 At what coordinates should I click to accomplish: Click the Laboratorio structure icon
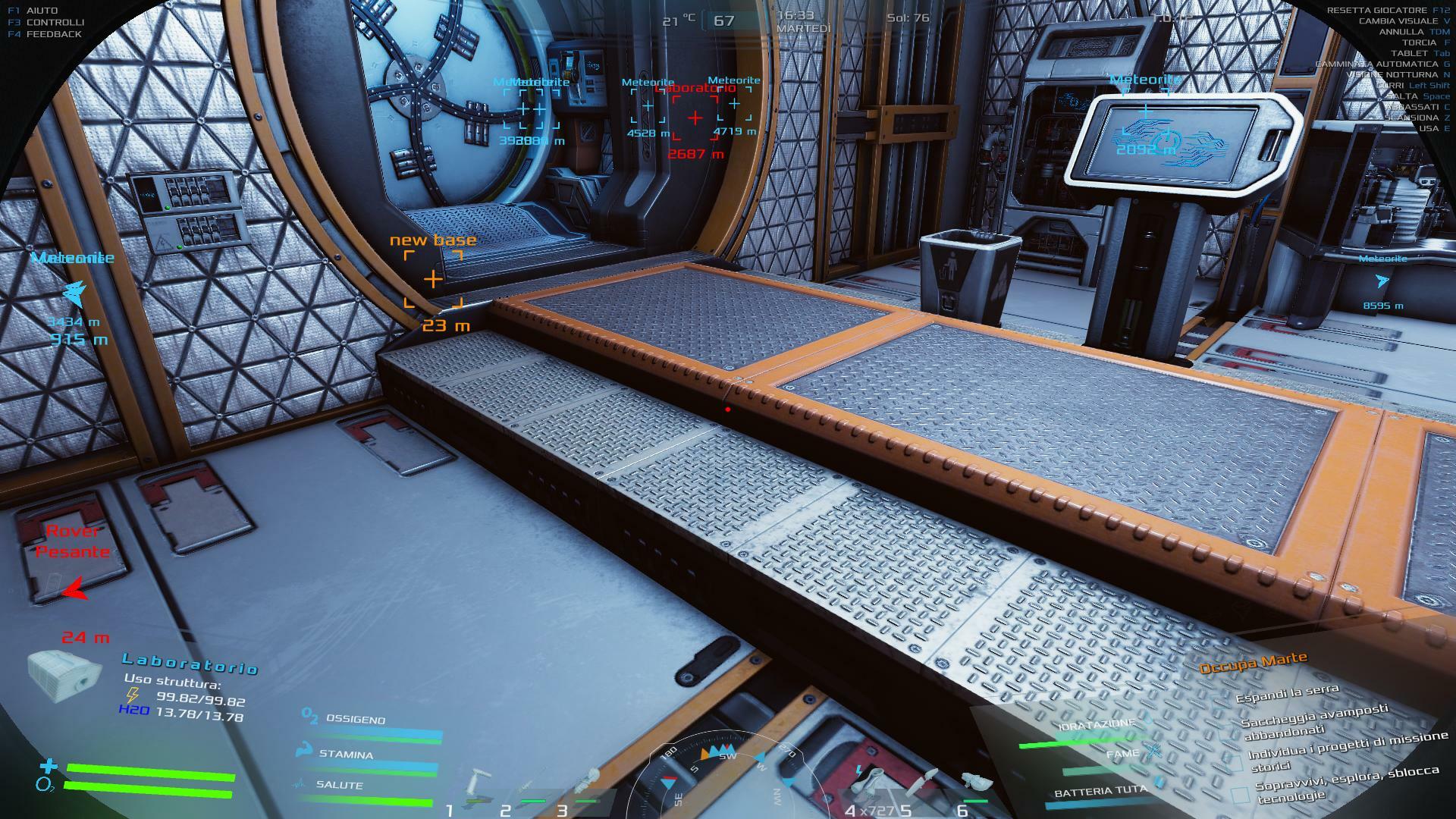point(64,675)
